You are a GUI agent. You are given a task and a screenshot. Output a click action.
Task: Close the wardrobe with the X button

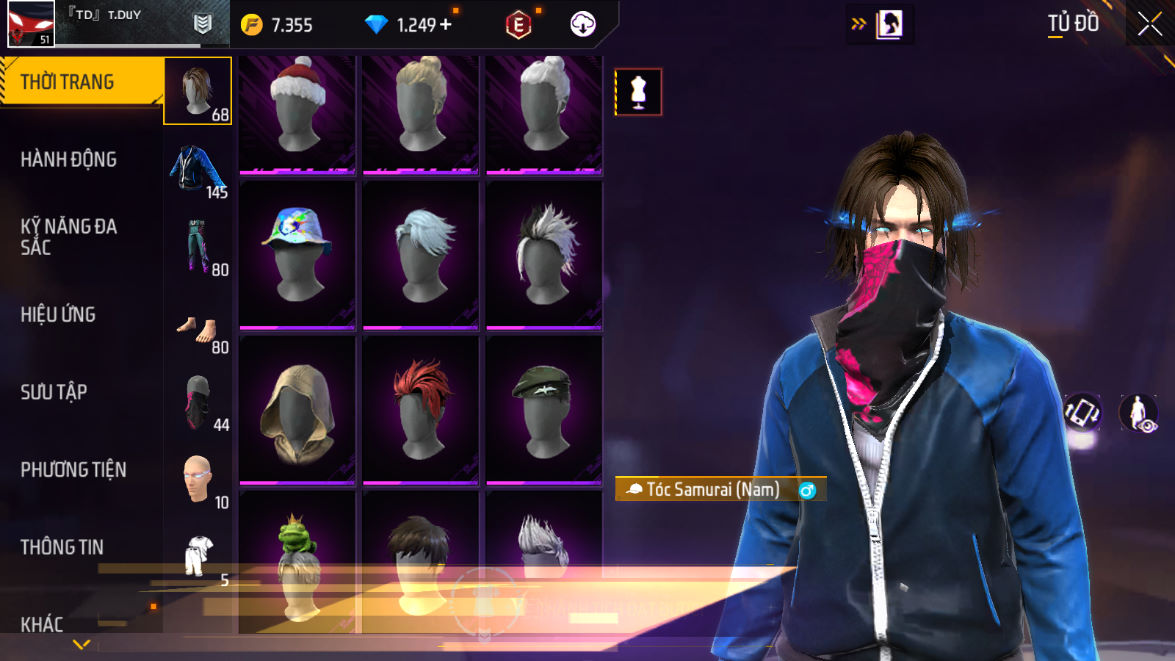pos(1149,24)
